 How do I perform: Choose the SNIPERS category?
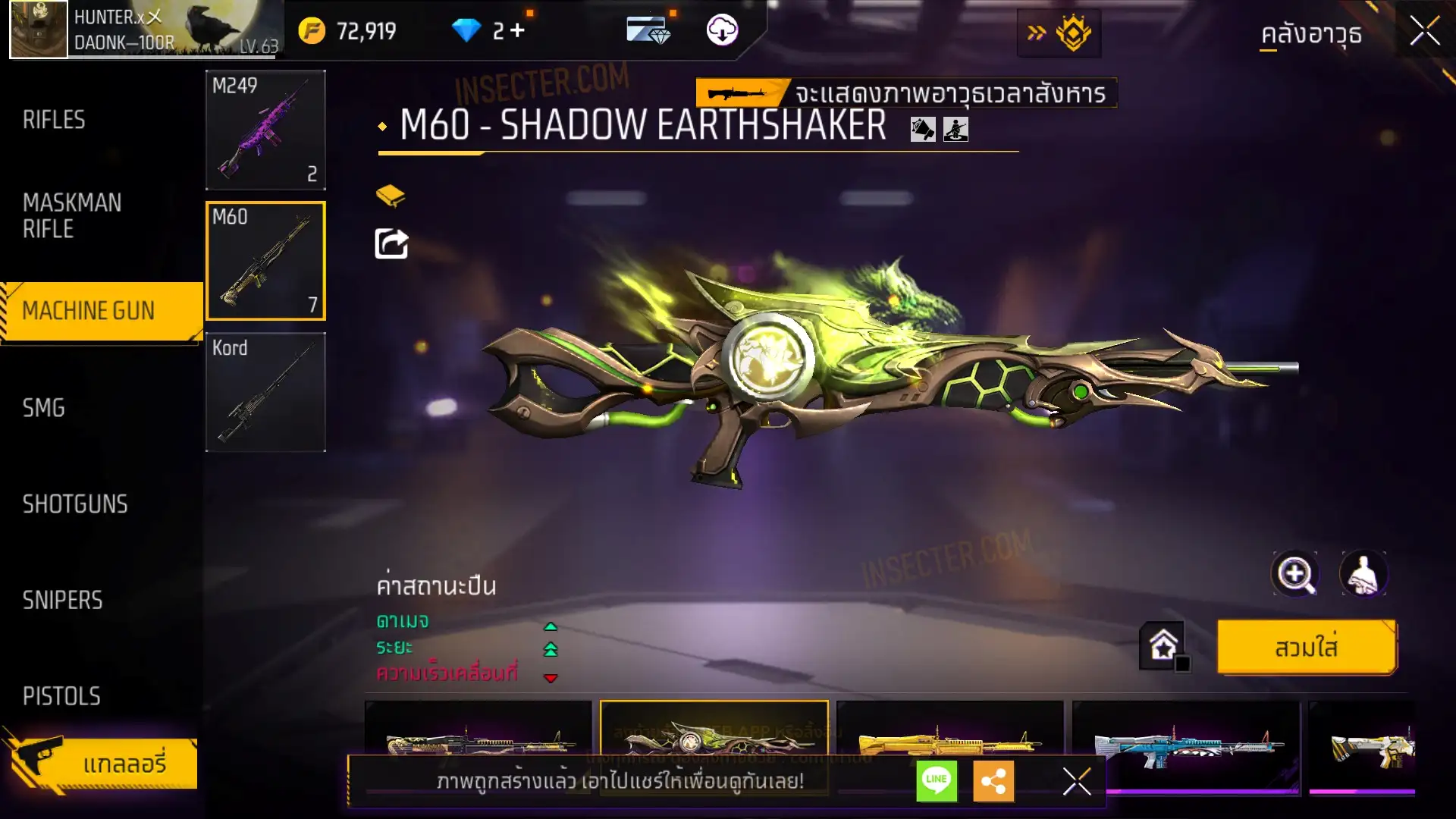coord(62,601)
